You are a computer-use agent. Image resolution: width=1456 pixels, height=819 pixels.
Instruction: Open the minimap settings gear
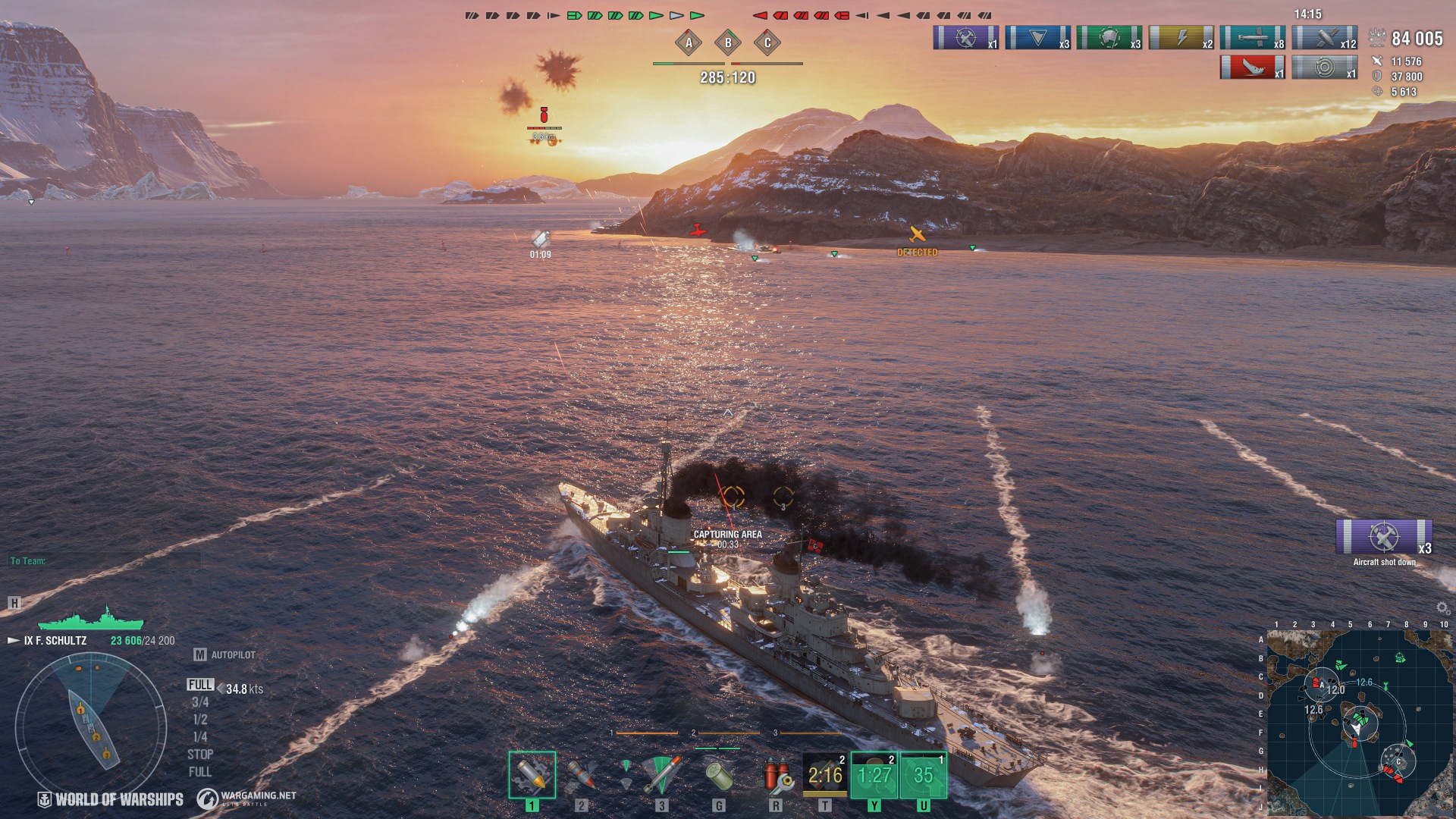(x=1442, y=608)
